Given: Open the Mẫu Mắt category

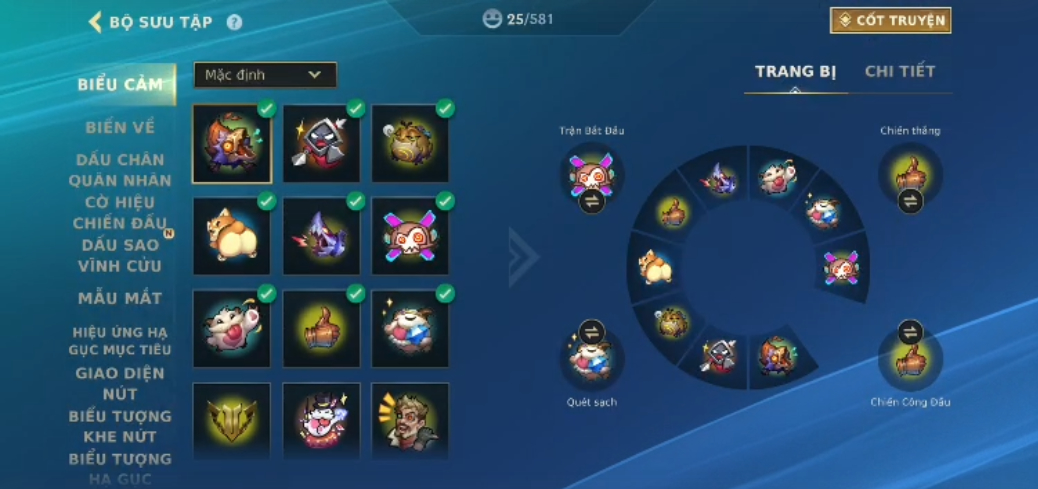Looking at the screenshot, I should point(120,298).
